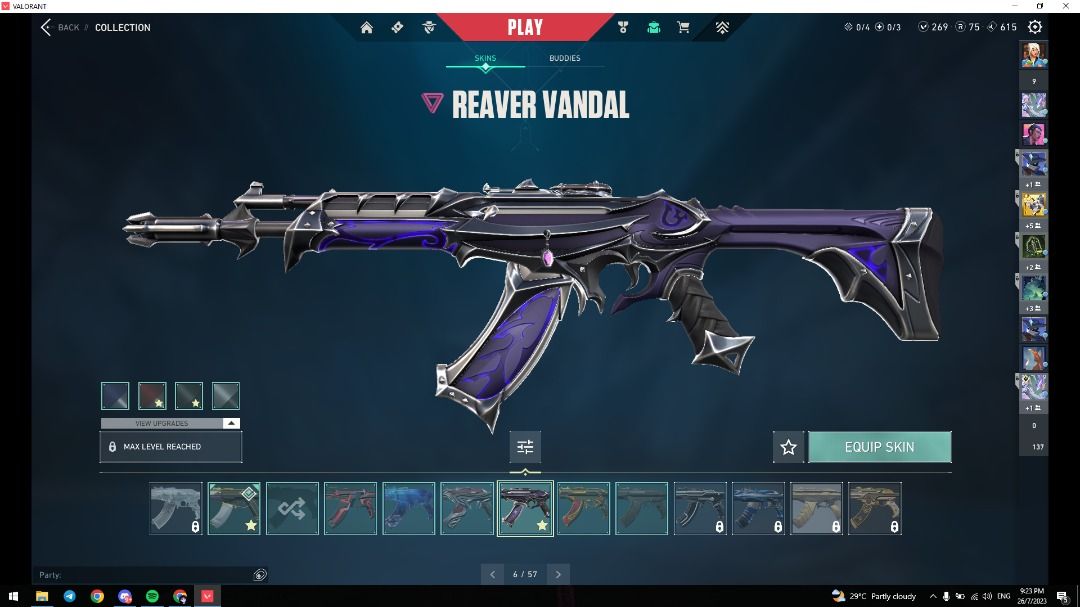Select the highlighted Reaver Vandal thumbnail
Image resolution: width=1080 pixels, height=607 pixels.
pos(525,508)
